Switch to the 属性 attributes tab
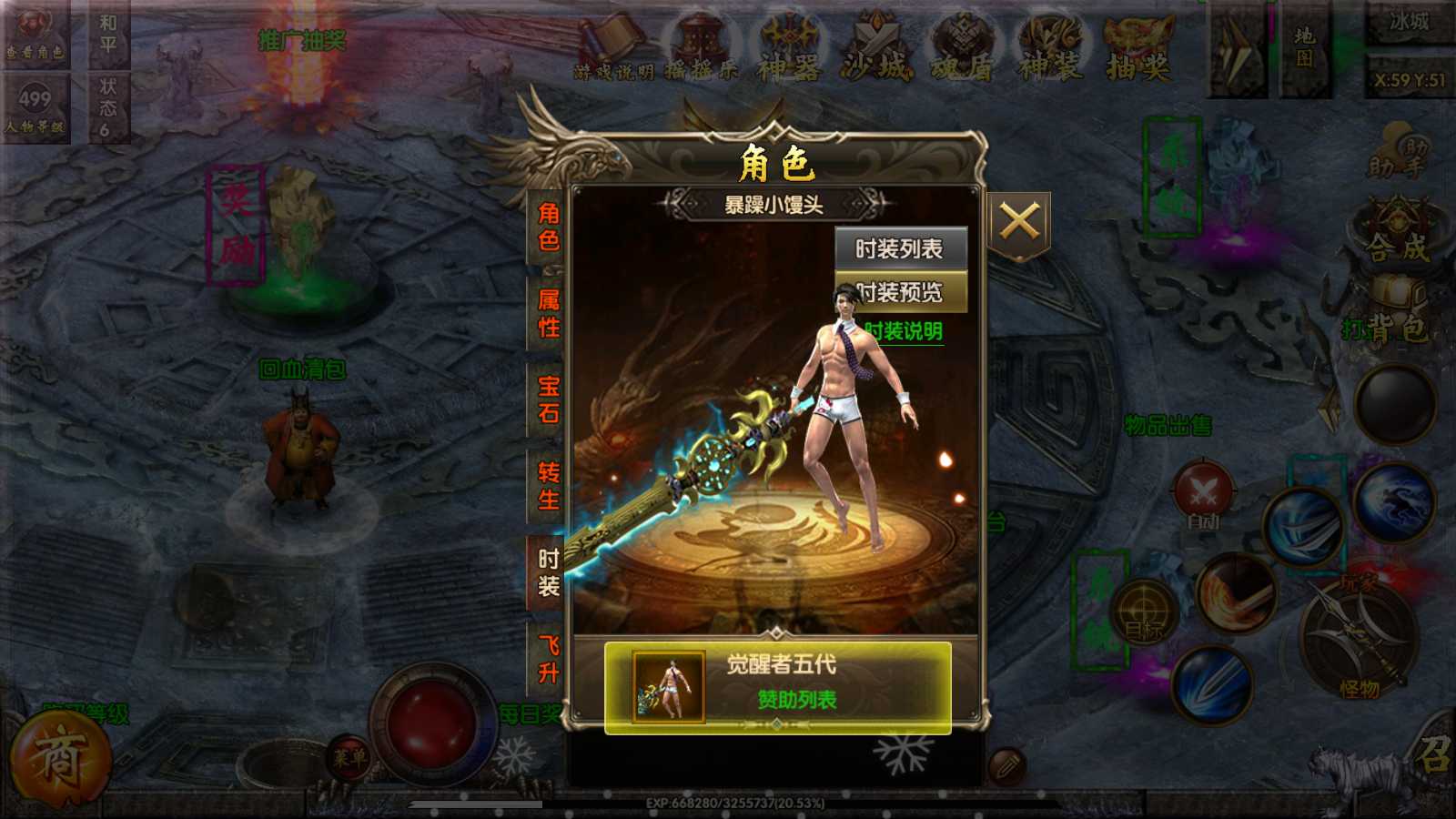This screenshot has height=819, width=1456. coord(548,313)
